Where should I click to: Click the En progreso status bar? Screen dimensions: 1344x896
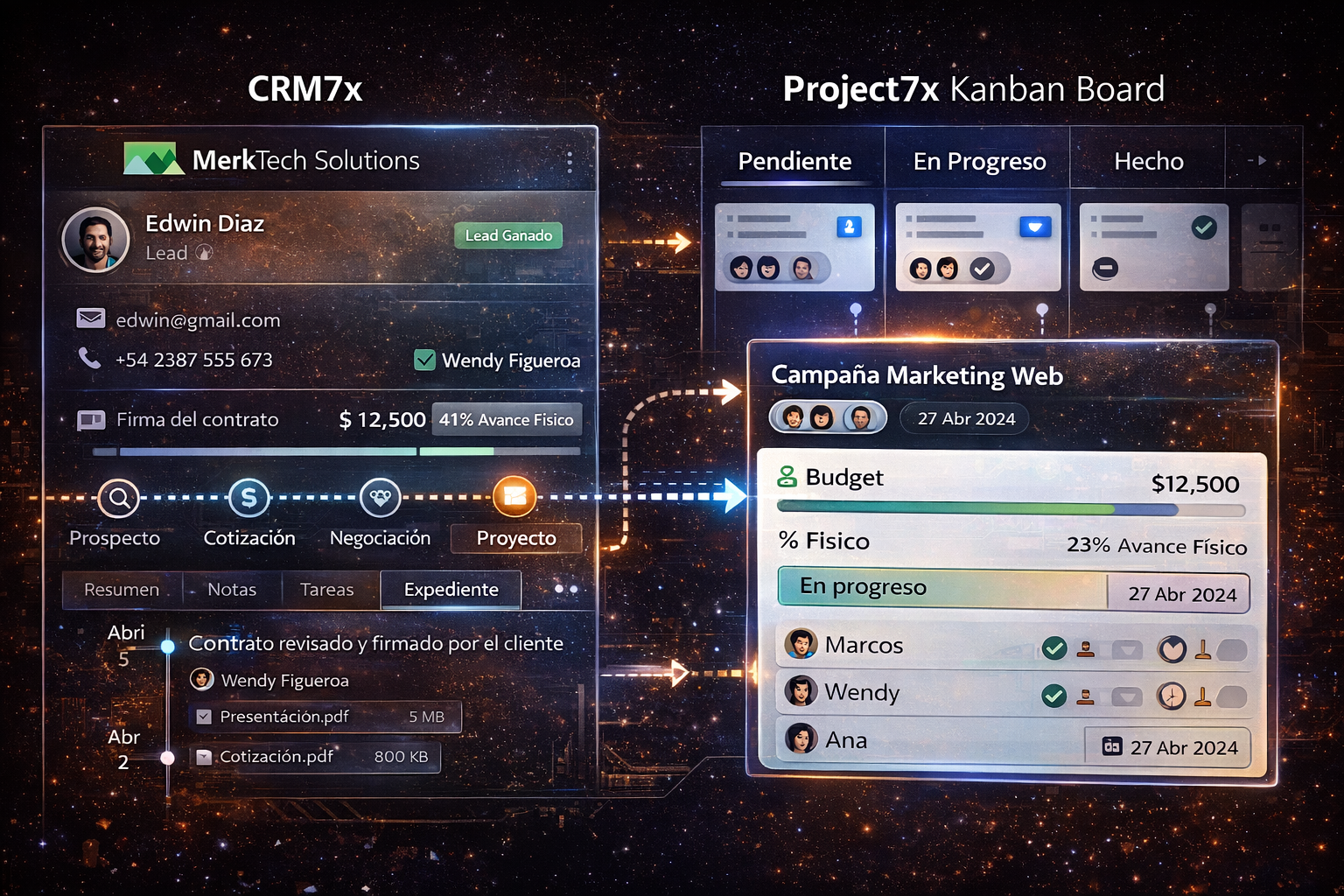941,588
